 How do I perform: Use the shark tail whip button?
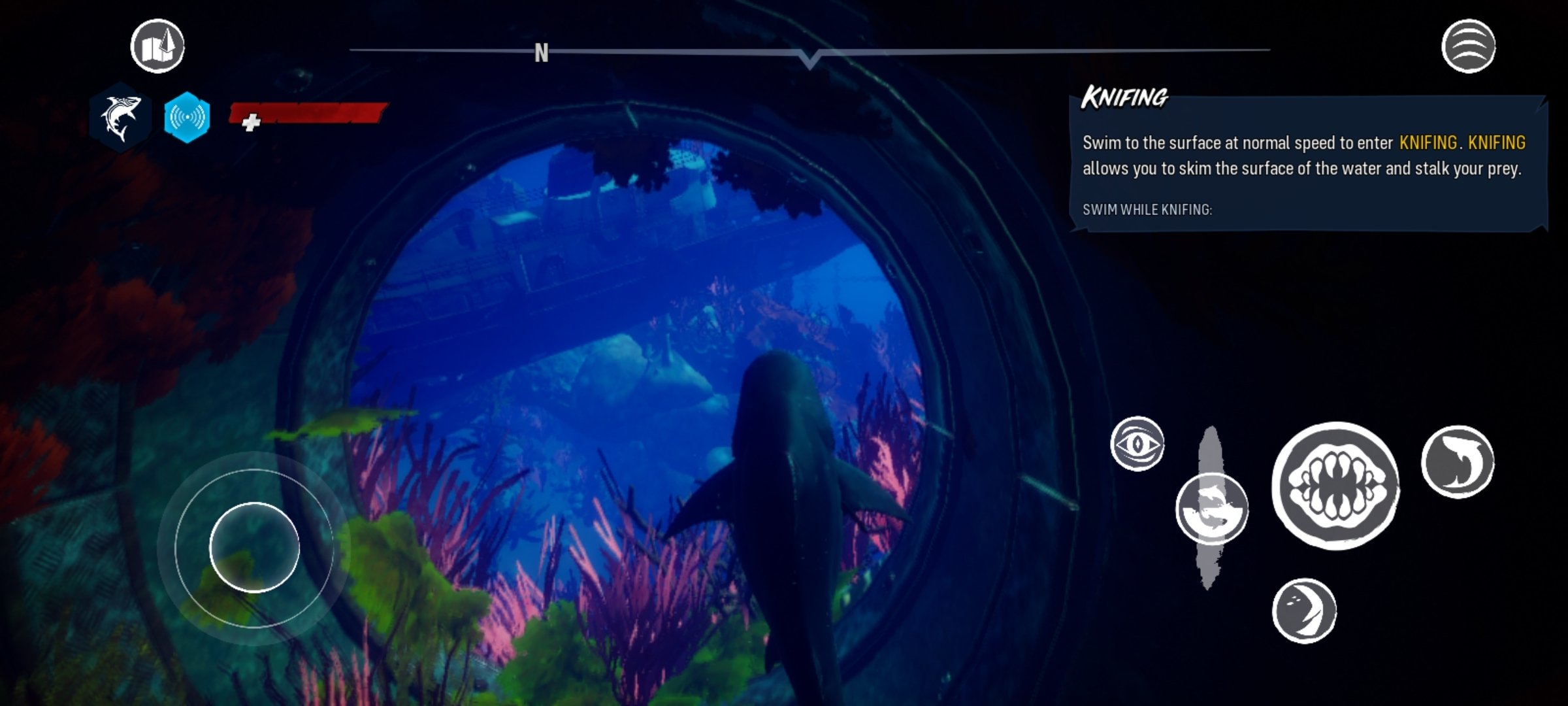pyautogui.click(x=1457, y=462)
